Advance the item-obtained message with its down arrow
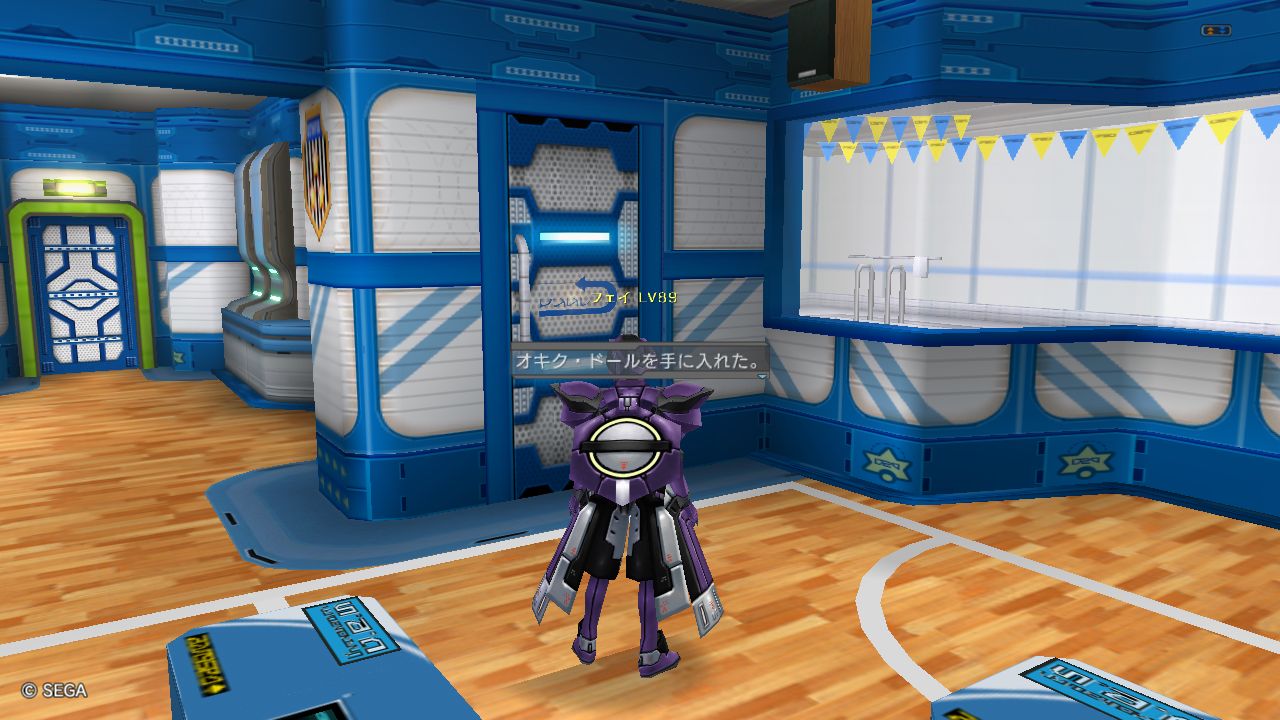 click(761, 377)
